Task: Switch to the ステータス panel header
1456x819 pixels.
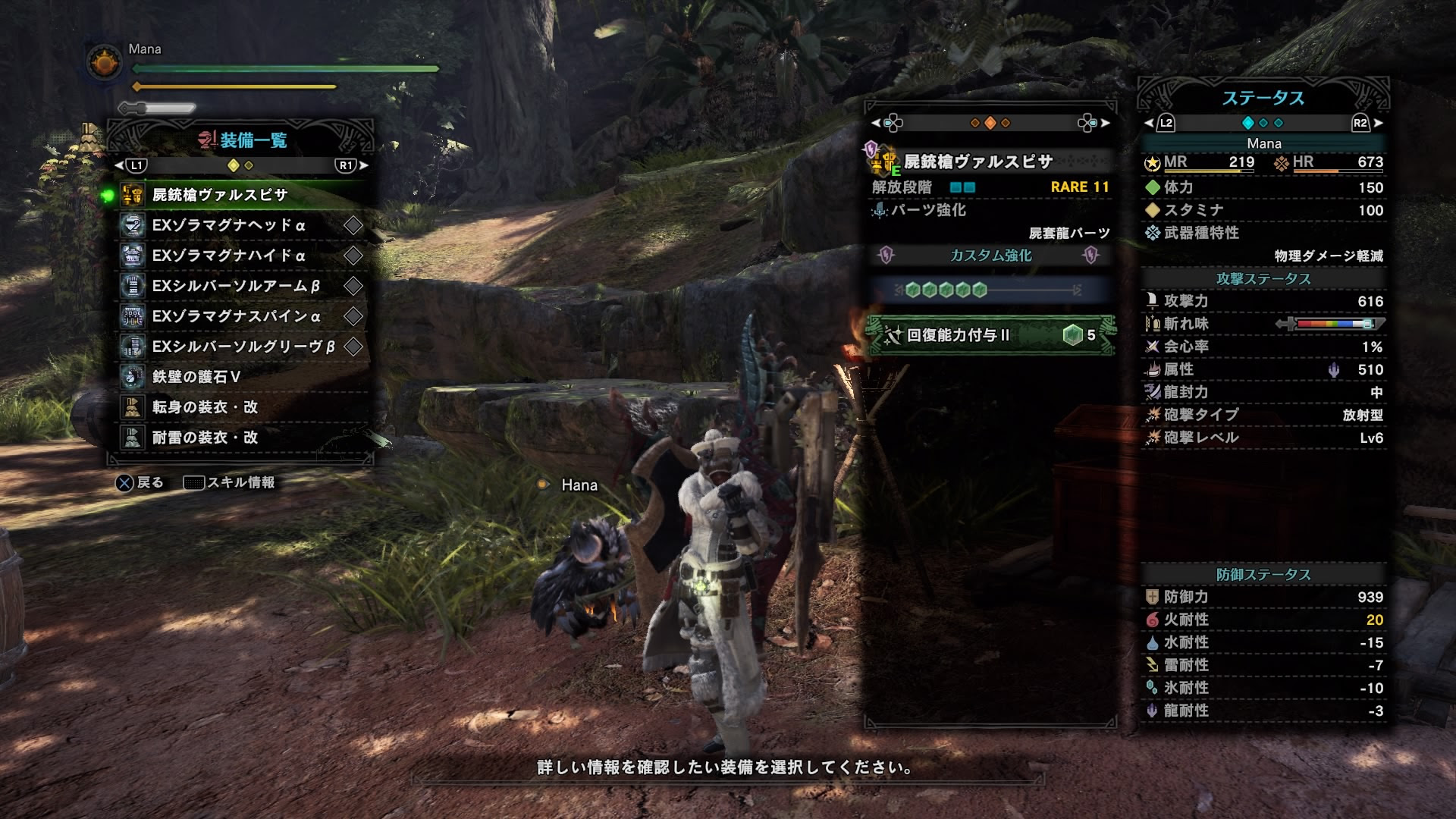Action: 1264,96
